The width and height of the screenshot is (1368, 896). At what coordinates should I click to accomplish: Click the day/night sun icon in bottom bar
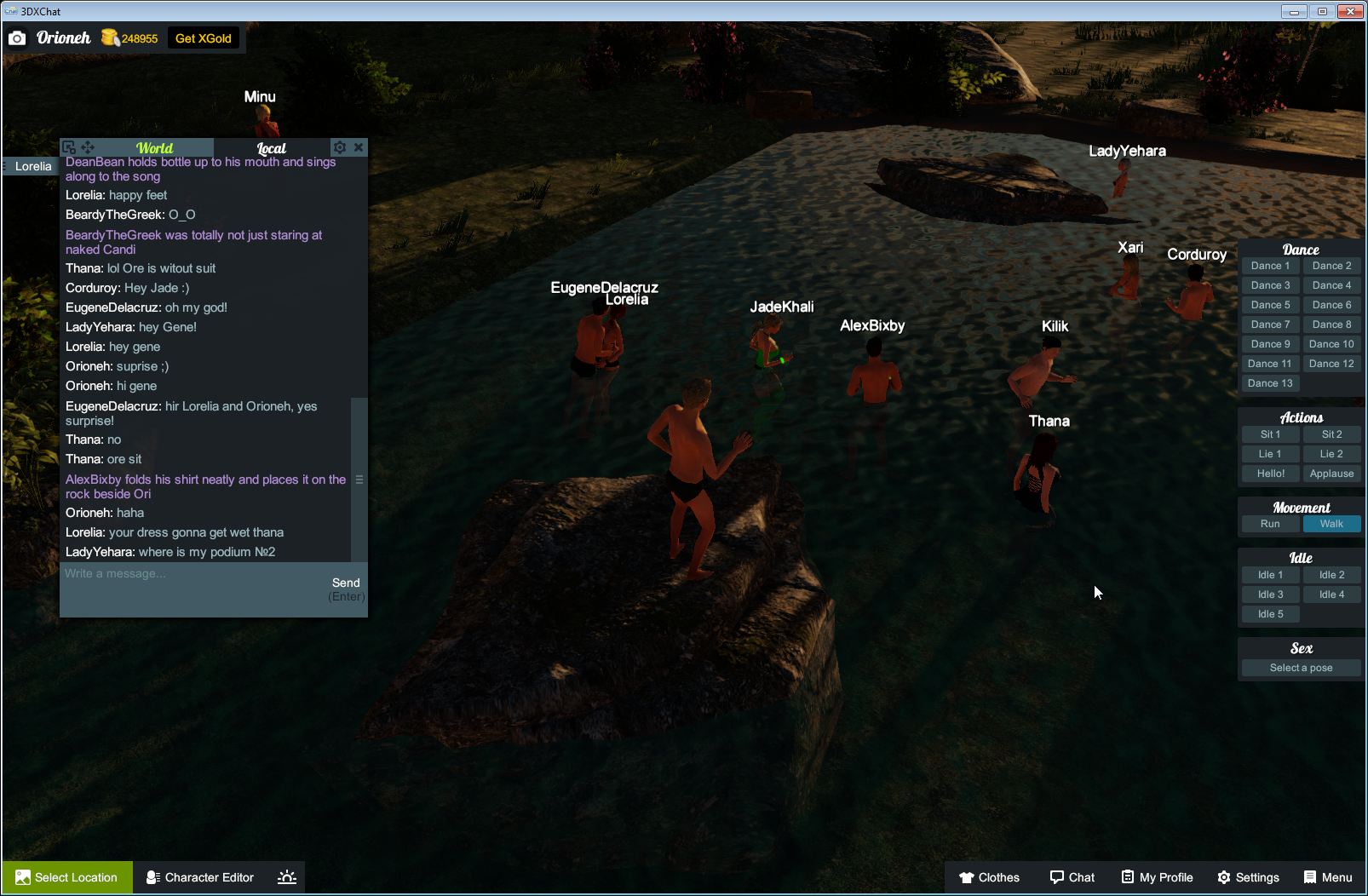click(287, 876)
